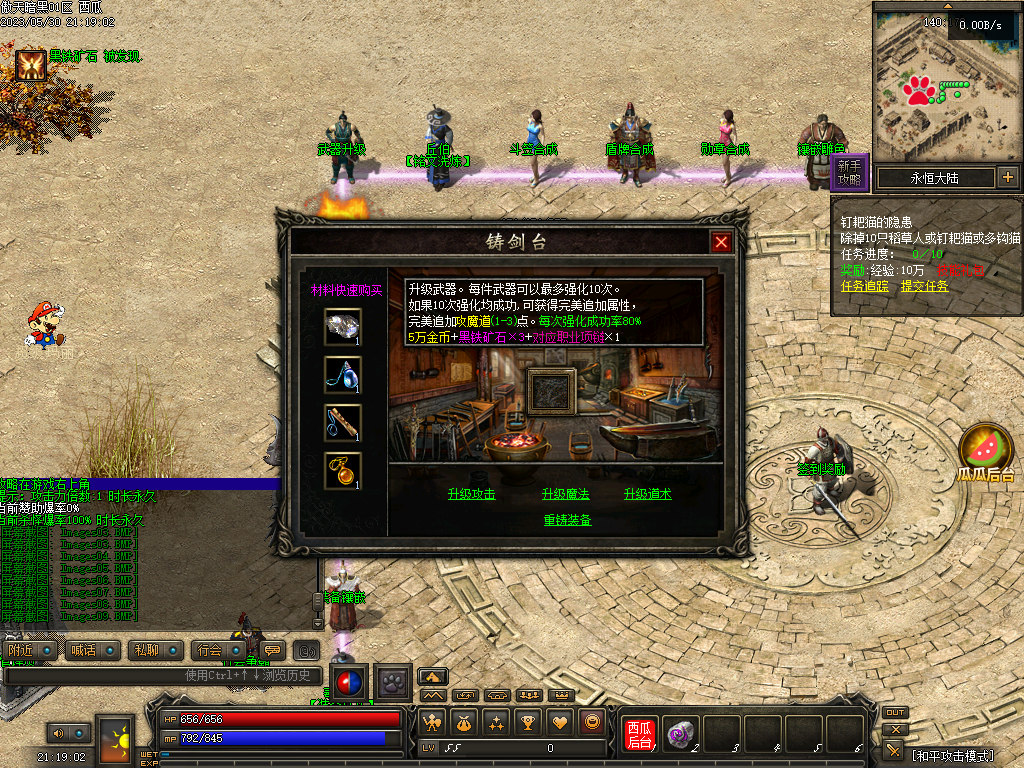Submit quest via 提交任务 link
This screenshot has width=1024, height=768.
click(x=924, y=286)
